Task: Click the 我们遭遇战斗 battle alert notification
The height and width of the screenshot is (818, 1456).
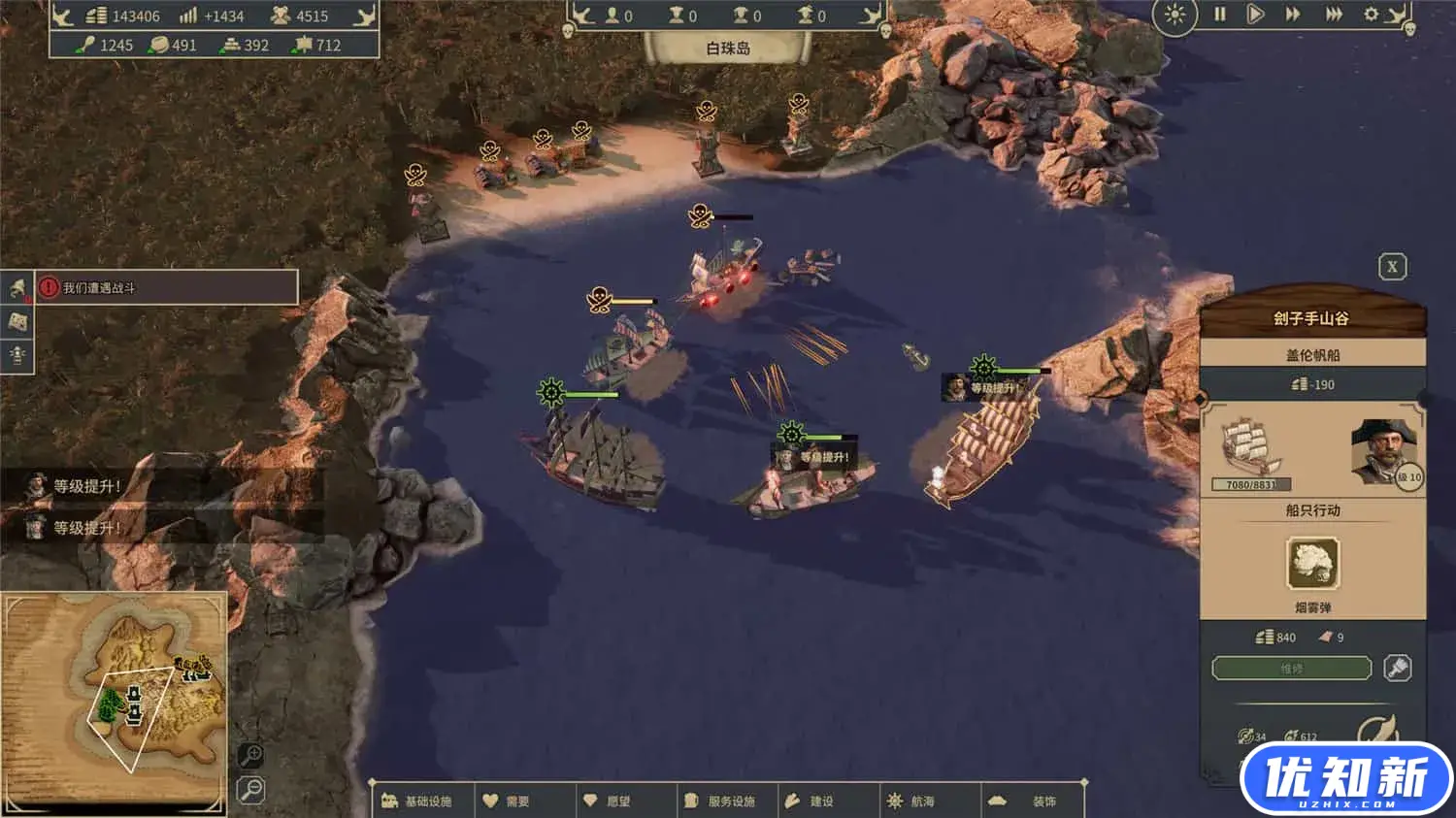Action: pyautogui.click(x=166, y=288)
